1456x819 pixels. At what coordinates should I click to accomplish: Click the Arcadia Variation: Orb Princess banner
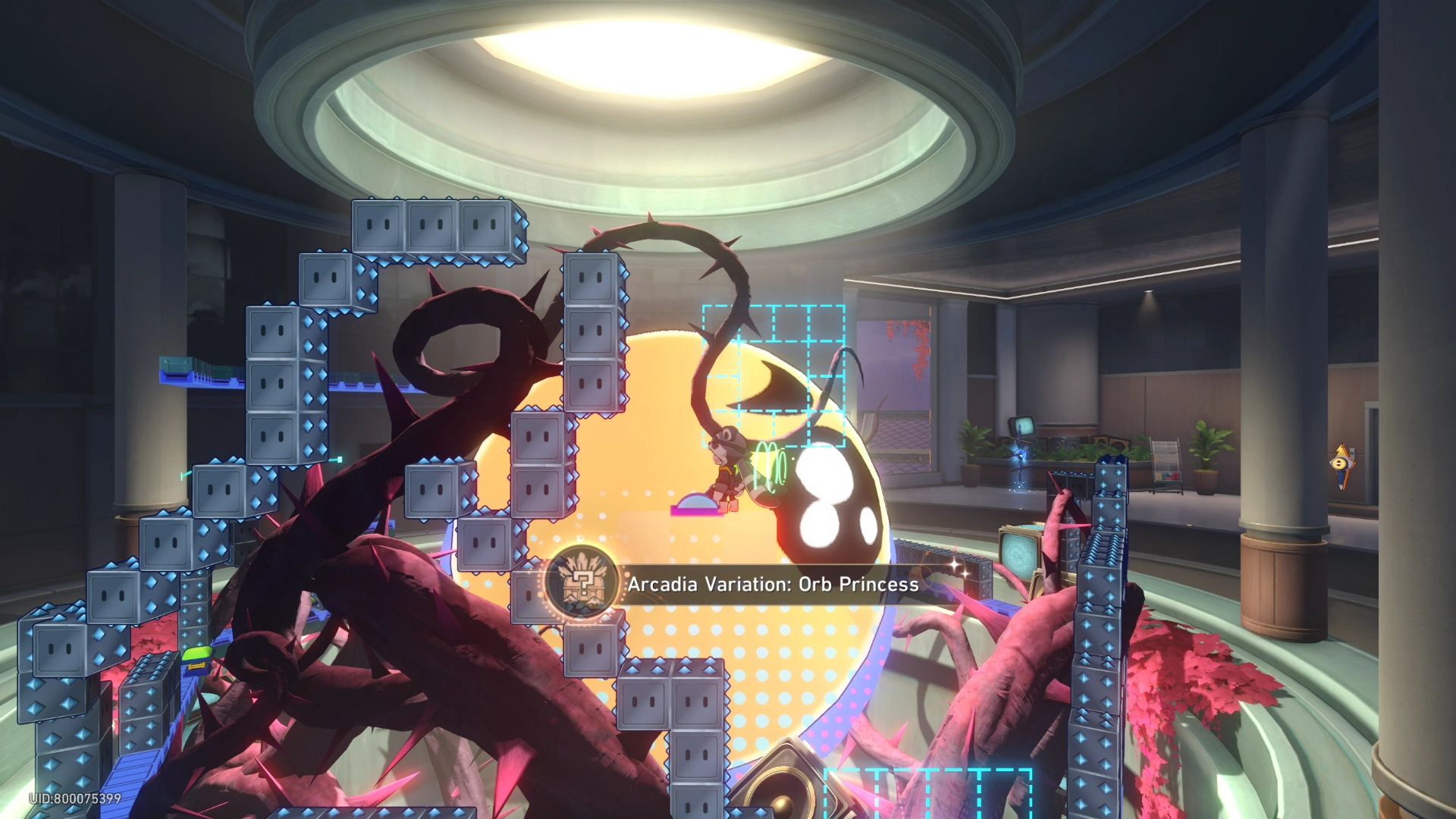click(x=772, y=584)
